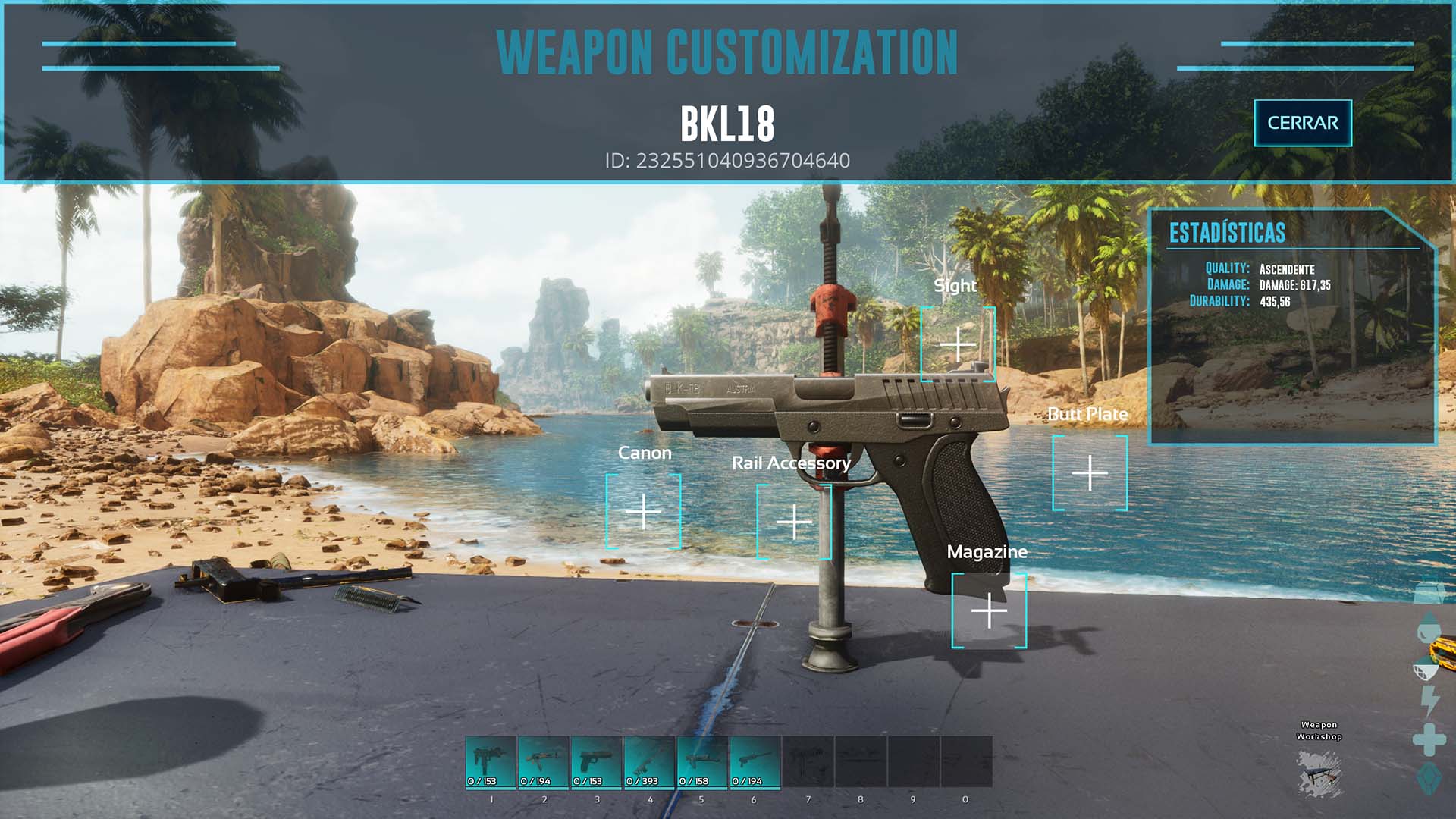This screenshot has height=819, width=1456.
Task: Choose the Canon attachment slot
Action: pyautogui.click(x=643, y=512)
